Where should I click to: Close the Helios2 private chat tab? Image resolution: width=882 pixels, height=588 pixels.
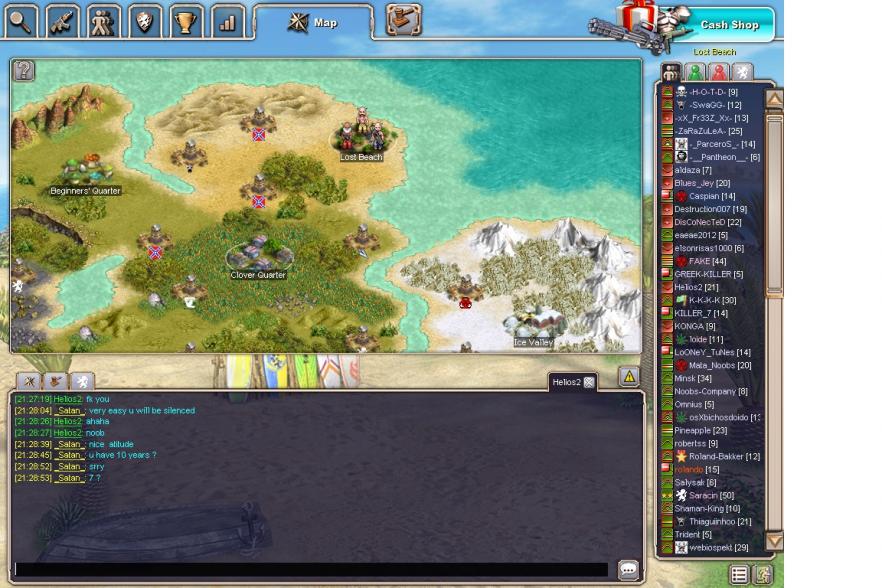pyautogui.click(x=589, y=382)
